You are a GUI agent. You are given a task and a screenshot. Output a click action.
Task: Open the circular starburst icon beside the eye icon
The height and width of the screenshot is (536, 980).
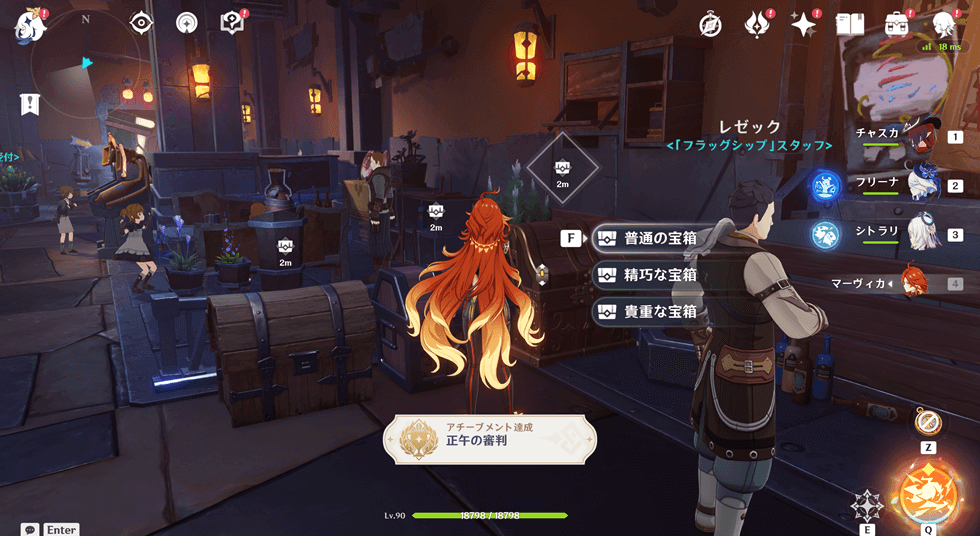(x=186, y=23)
